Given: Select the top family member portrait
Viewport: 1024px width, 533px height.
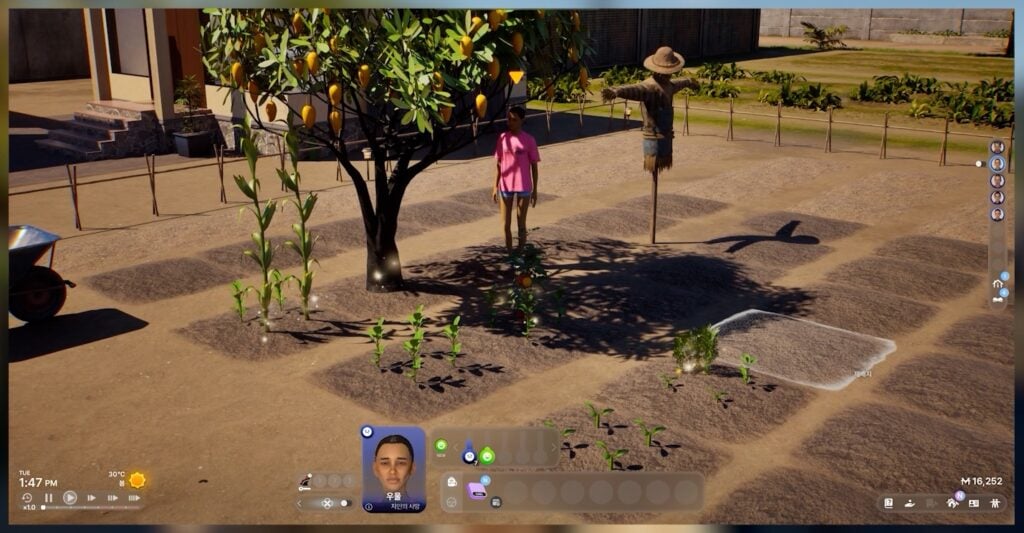Looking at the screenshot, I should 997,147.
